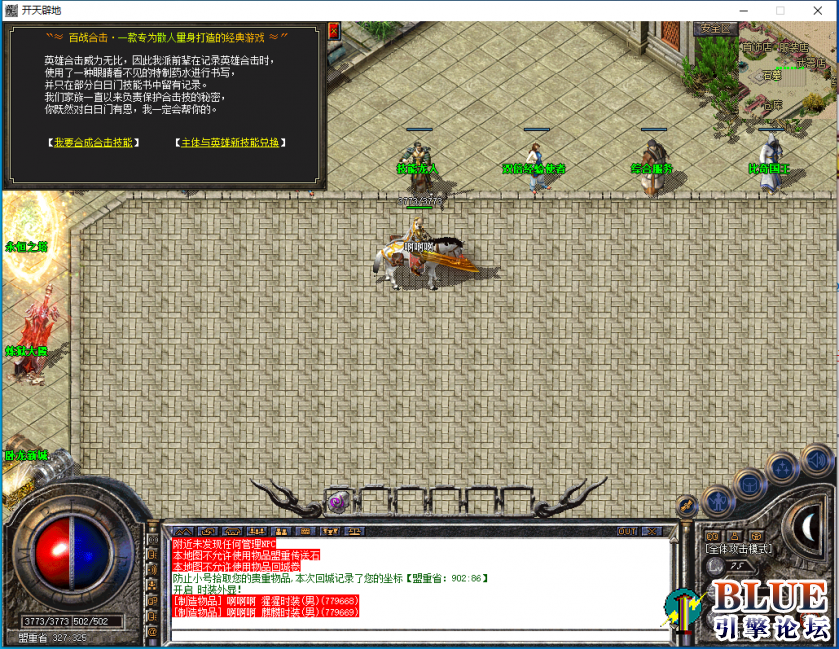Close the NPC dialogue with red X
The height and width of the screenshot is (649, 839).
point(333,32)
